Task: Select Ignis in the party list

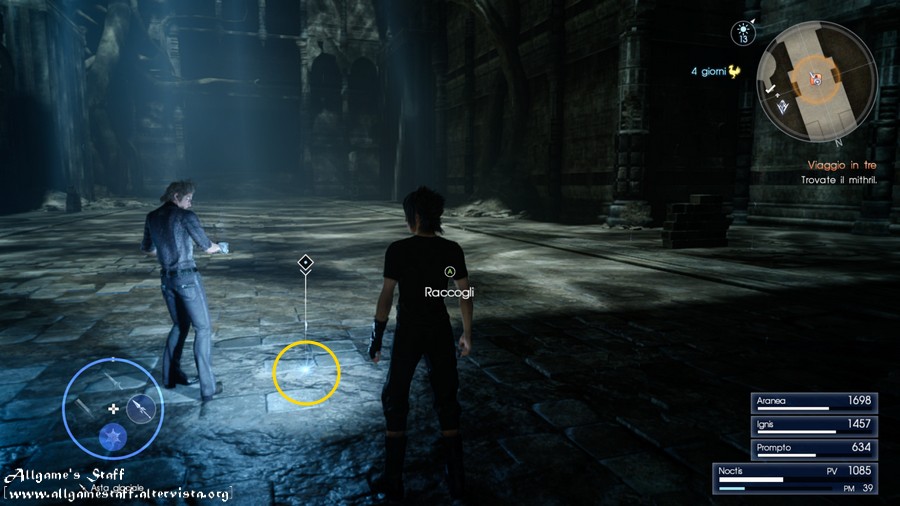Action: click(814, 425)
